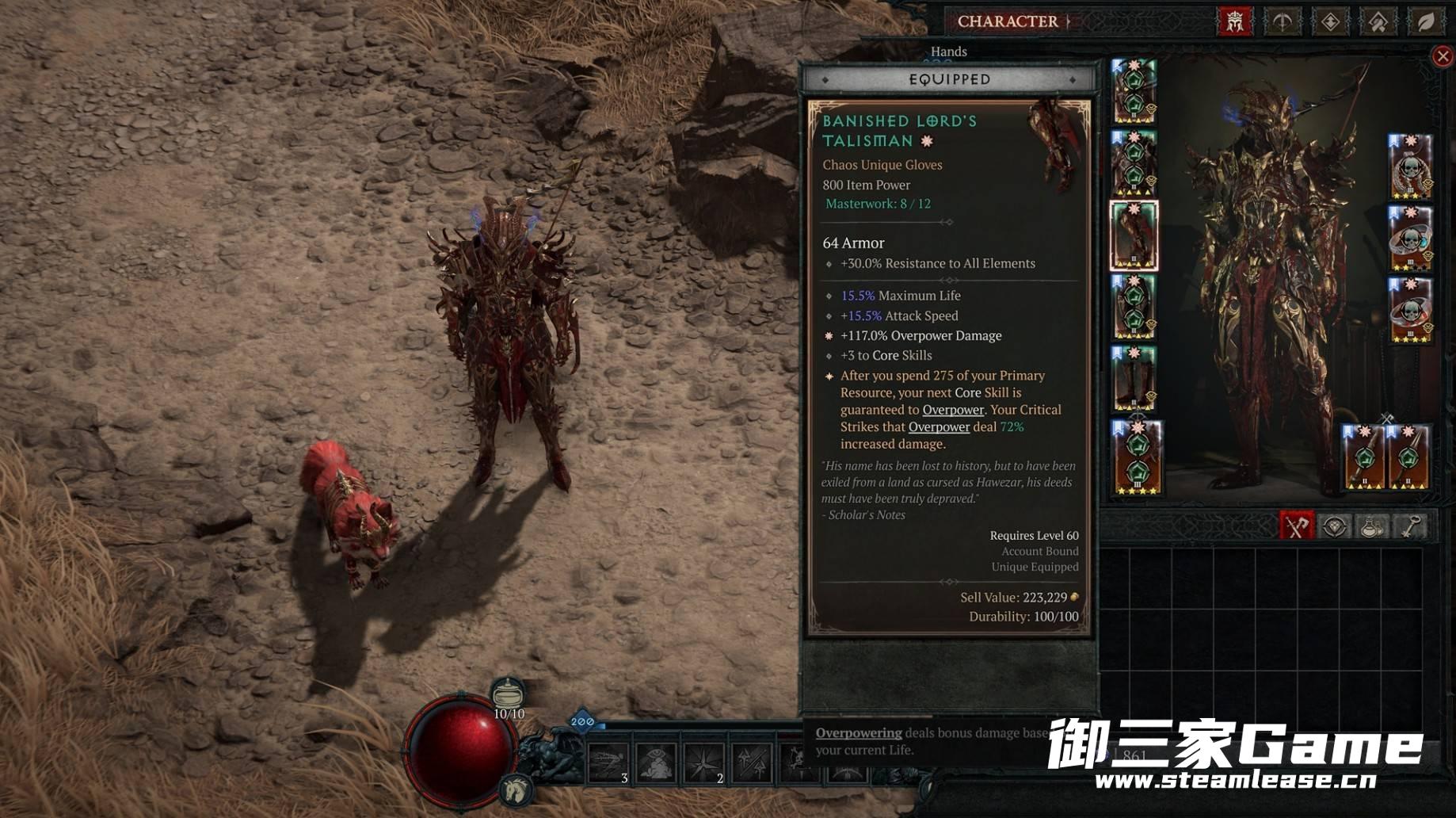The image size is (1456, 818).
Task: Open the leaf icon tab
Action: tap(1425, 21)
